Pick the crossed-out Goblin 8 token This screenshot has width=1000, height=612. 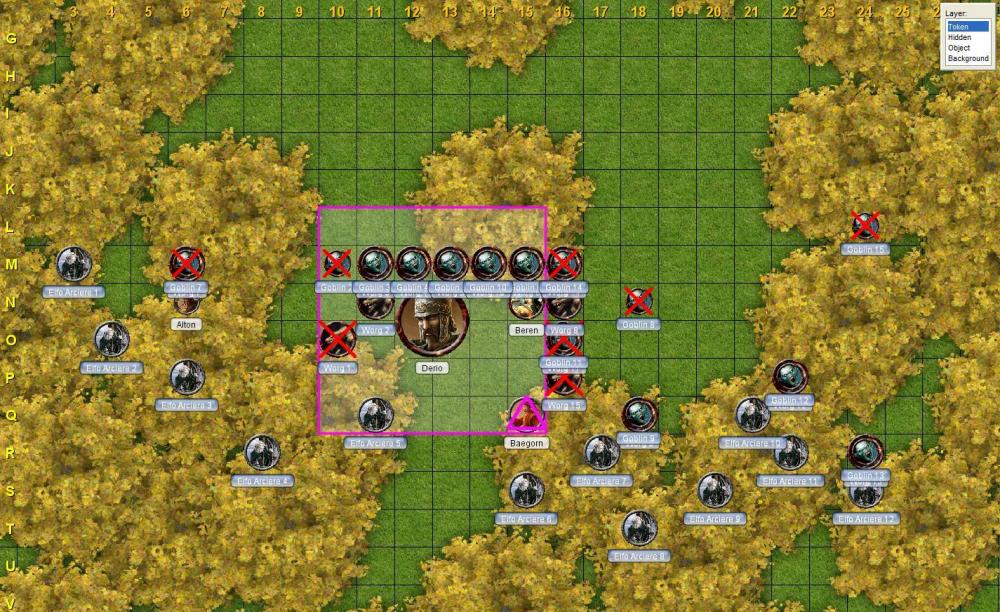pos(639,301)
